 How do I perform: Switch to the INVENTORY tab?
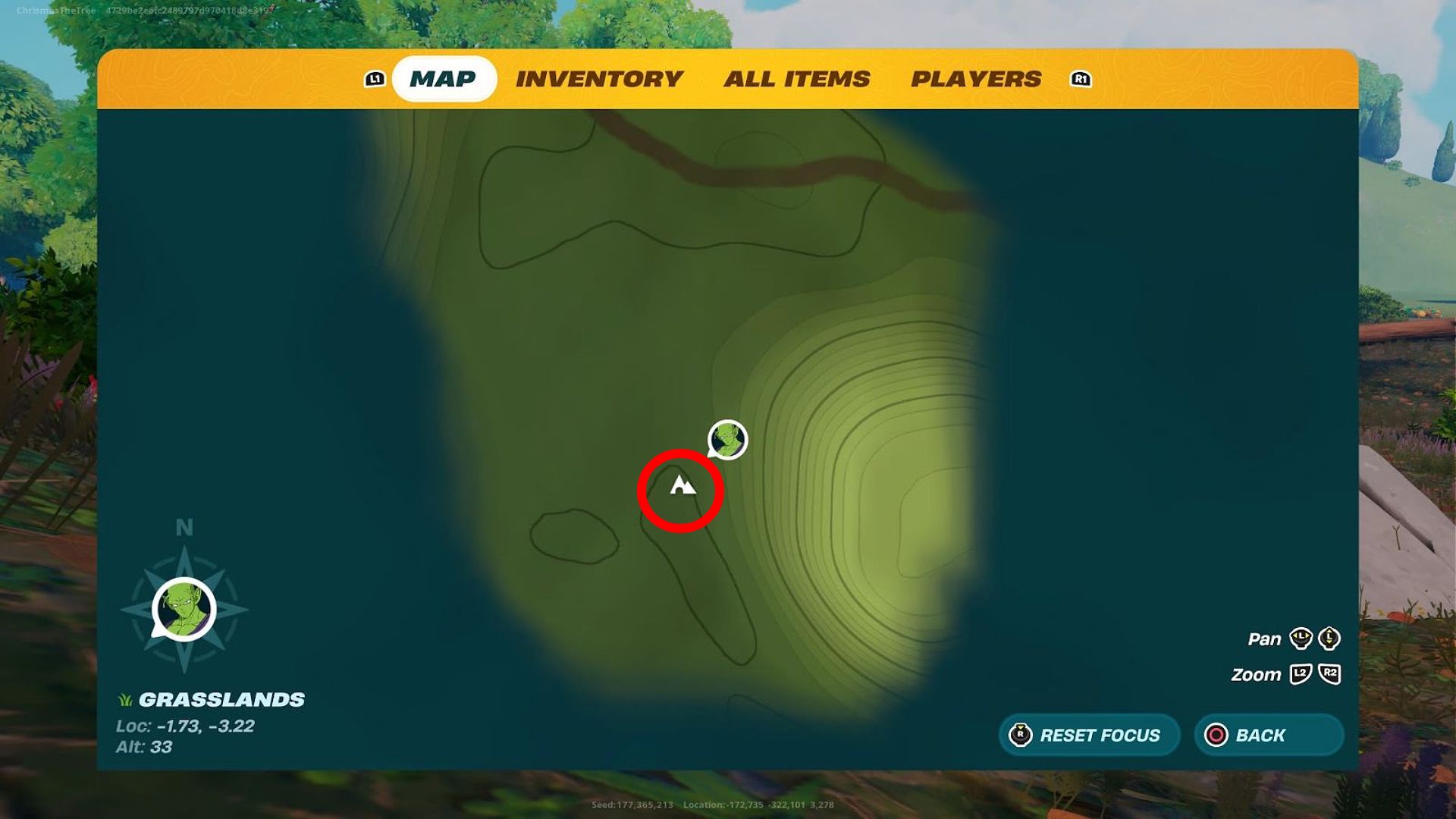(x=599, y=78)
